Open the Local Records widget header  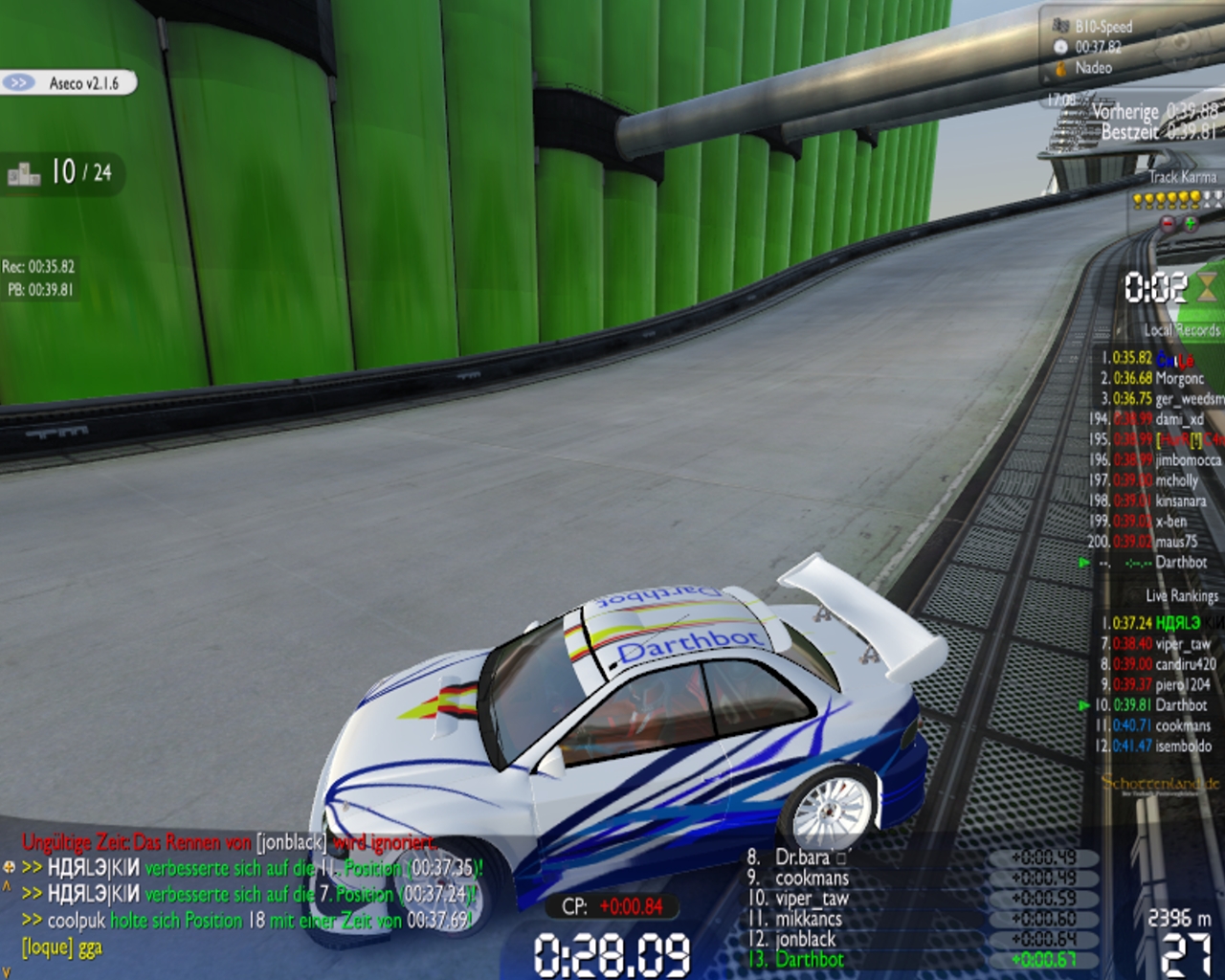point(1181,330)
